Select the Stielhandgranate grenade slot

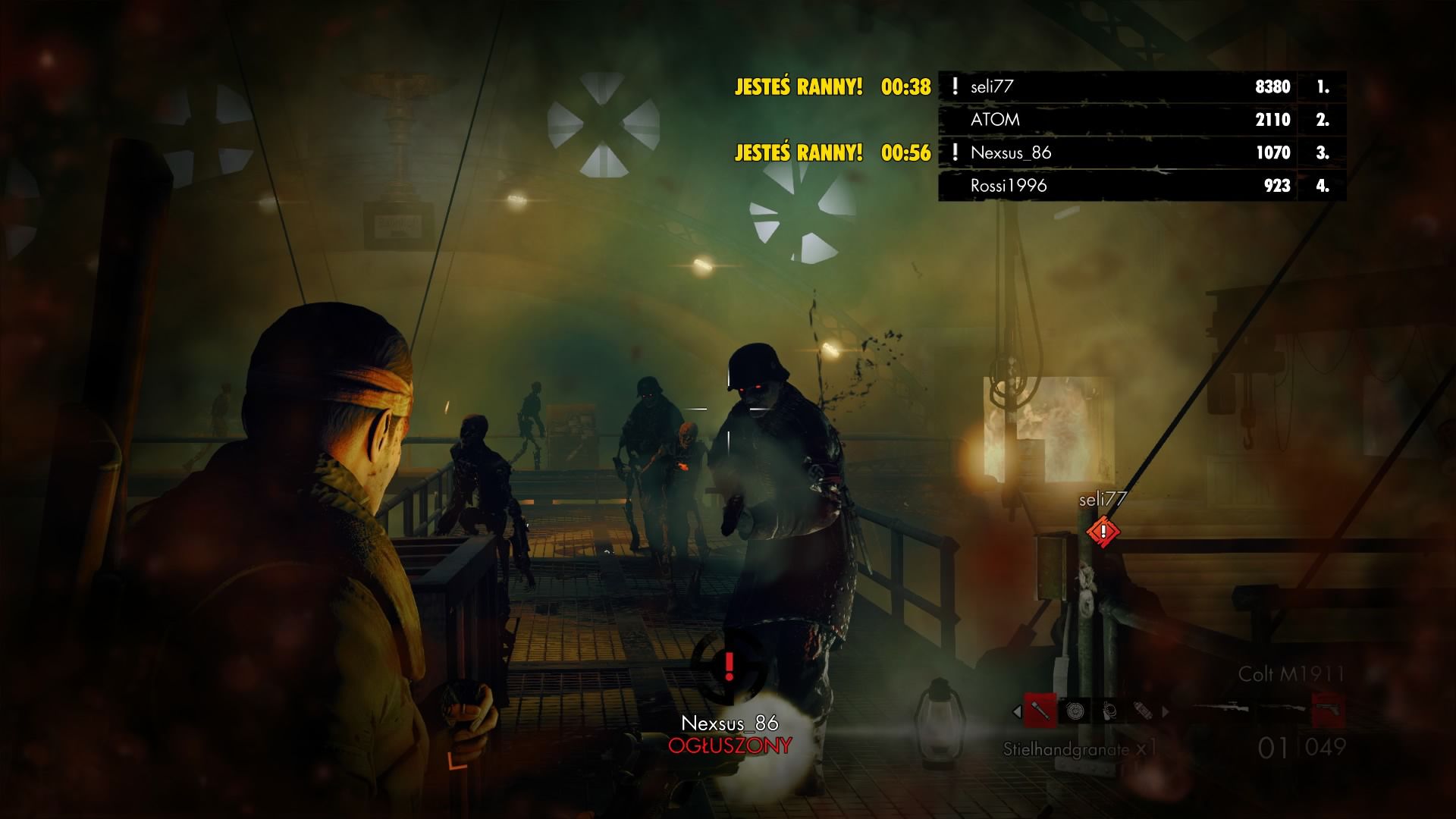[x=1040, y=711]
